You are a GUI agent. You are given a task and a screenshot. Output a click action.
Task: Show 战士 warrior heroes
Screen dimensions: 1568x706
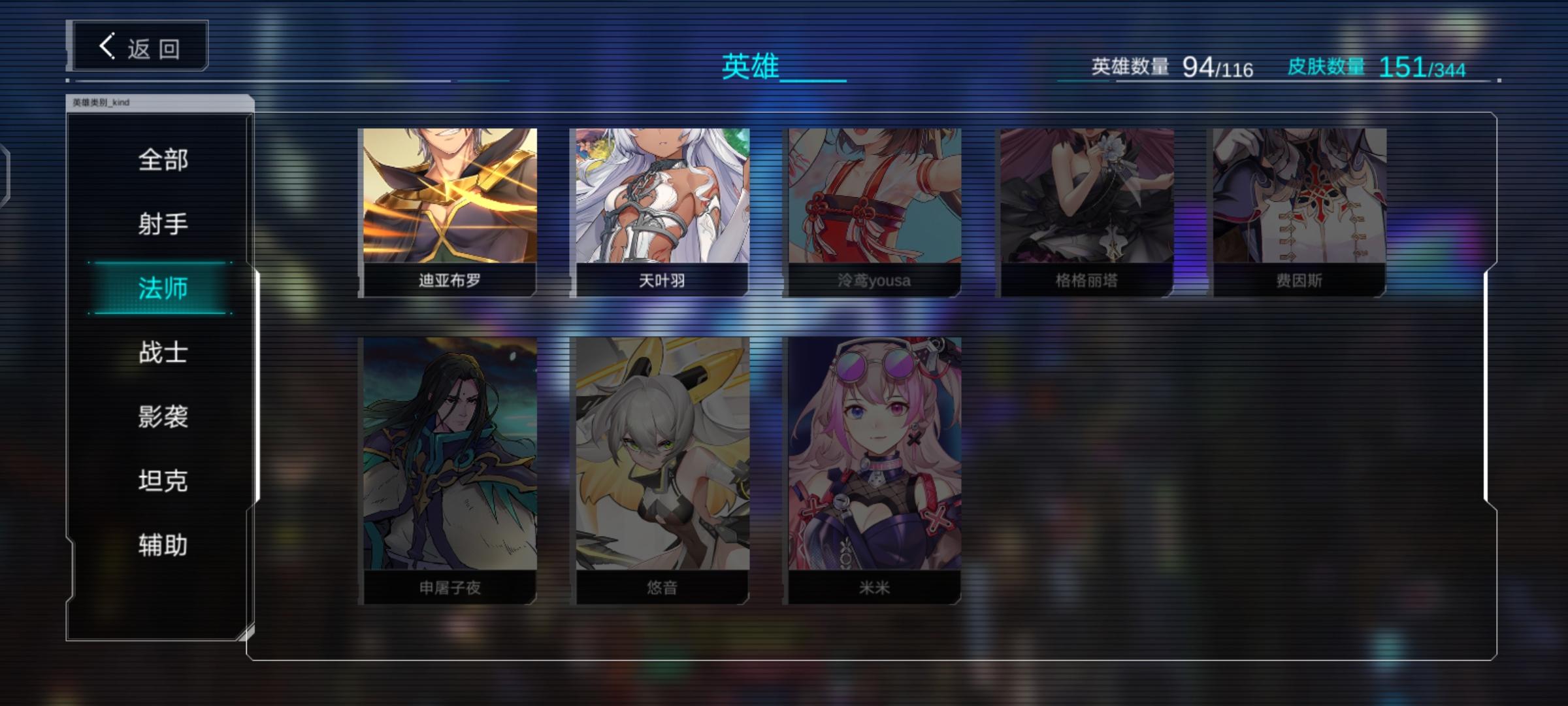click(162, 352)
